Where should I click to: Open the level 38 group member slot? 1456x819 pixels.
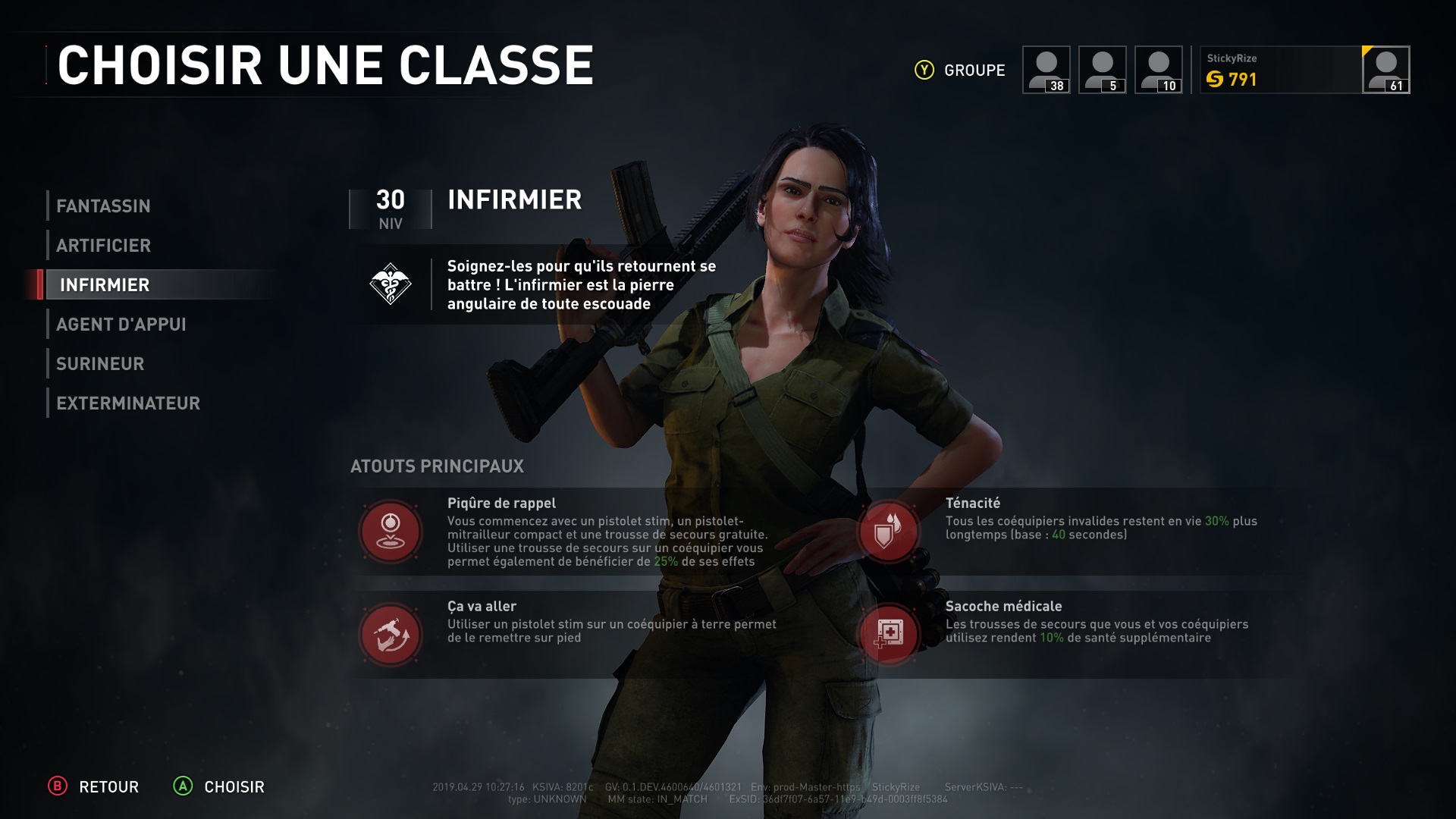click(1046, 70)
